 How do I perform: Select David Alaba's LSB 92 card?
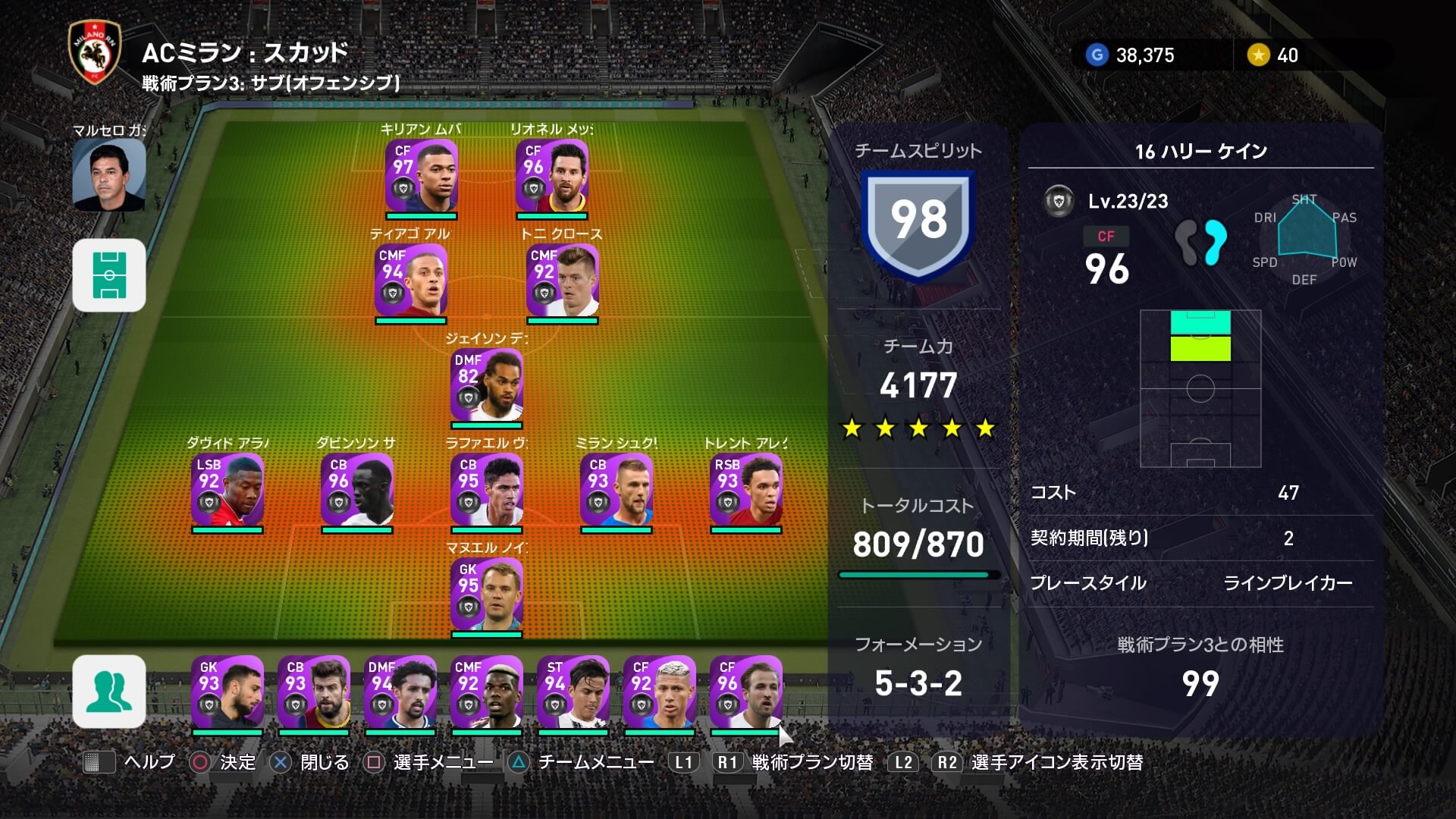pyautogui.click(x=227, y=489)
